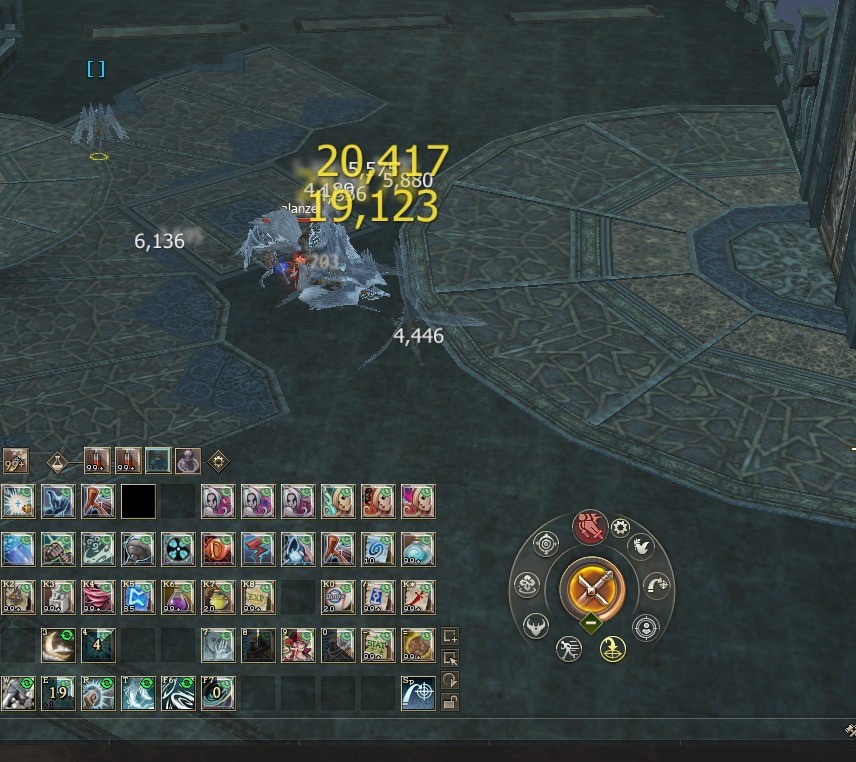Choose the horned beast head radial icon
Screen dimensions: 856x762
pos(535,624)
